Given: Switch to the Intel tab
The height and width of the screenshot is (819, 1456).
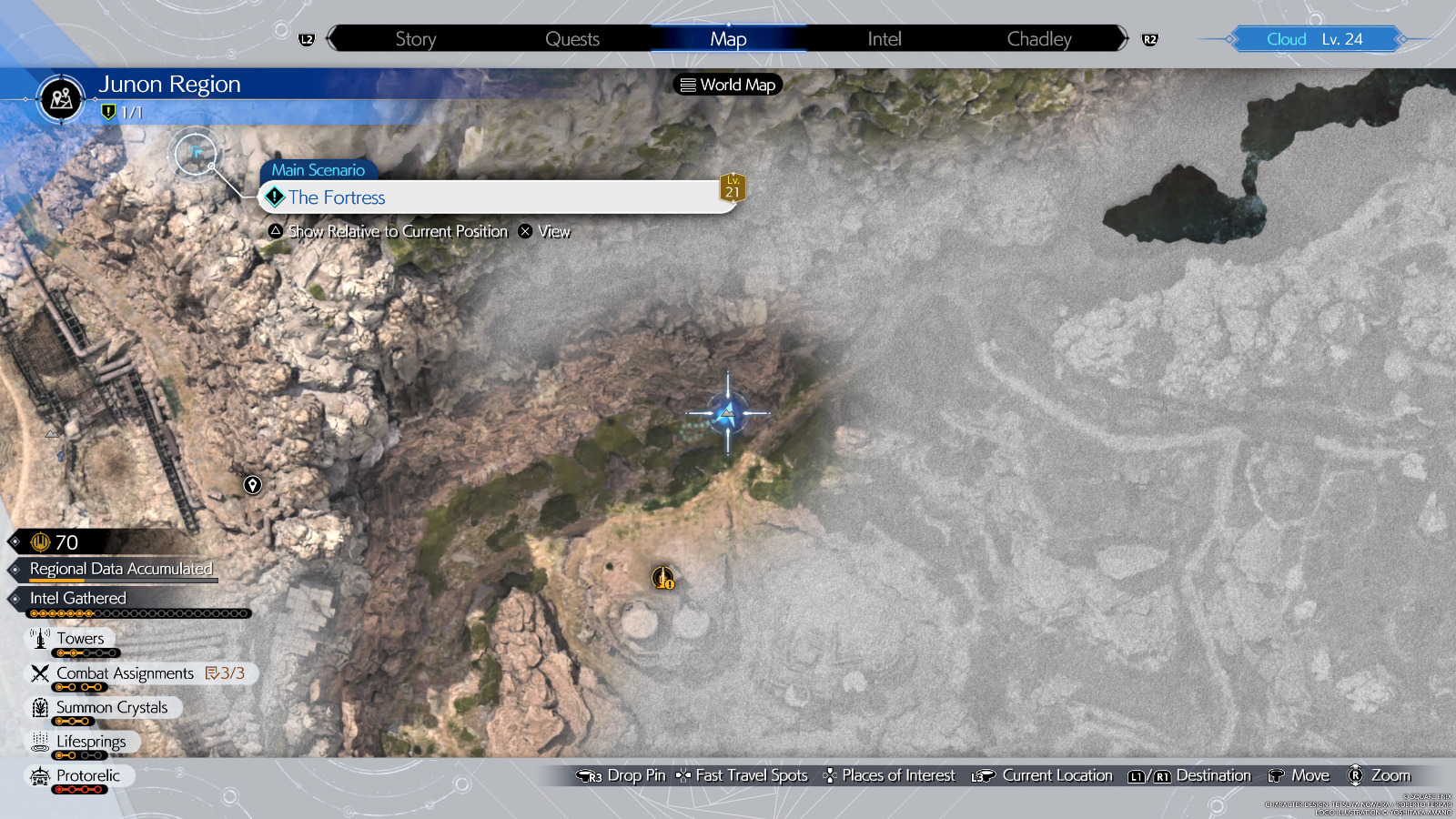Looking at the screenshot, I should coord(883,38).
